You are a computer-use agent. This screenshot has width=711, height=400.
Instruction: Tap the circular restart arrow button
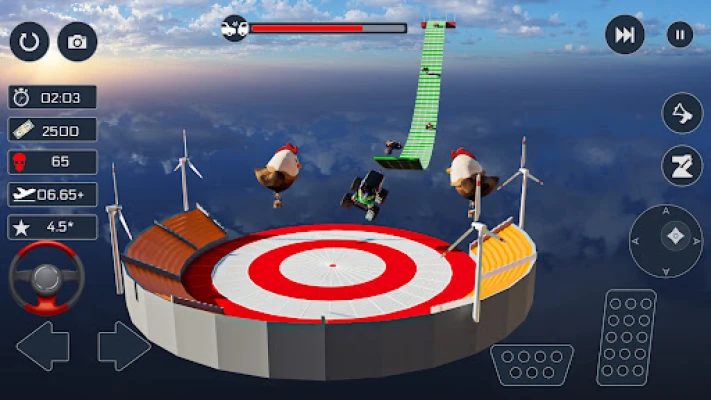coord(29,42)
